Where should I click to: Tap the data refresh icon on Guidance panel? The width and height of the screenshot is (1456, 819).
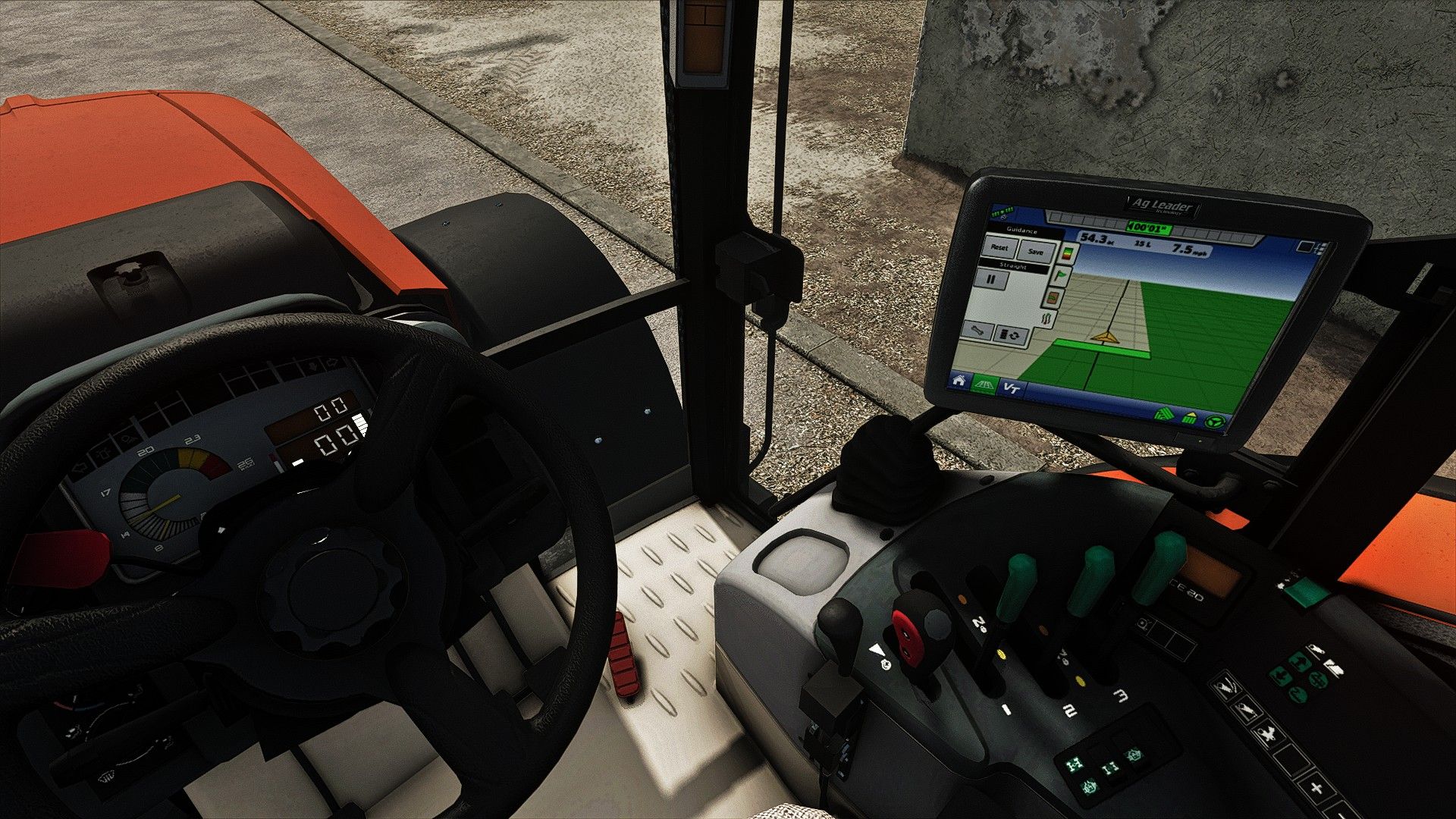tap(1011, 335)
